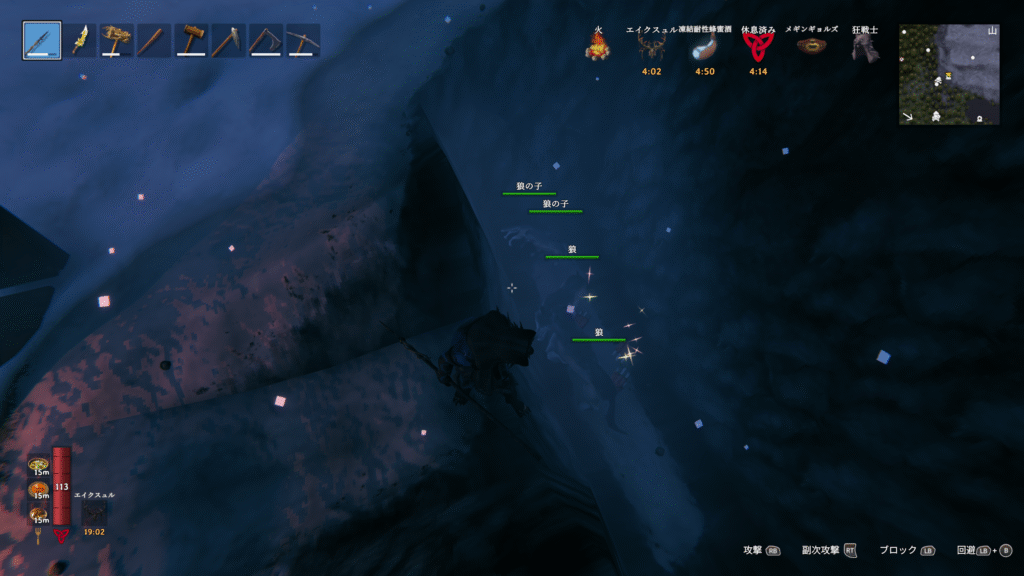This screenshot has height=576, width=1024.
Task: Select the golden-bladed knife hotbar slot
Action: [79, 41]
